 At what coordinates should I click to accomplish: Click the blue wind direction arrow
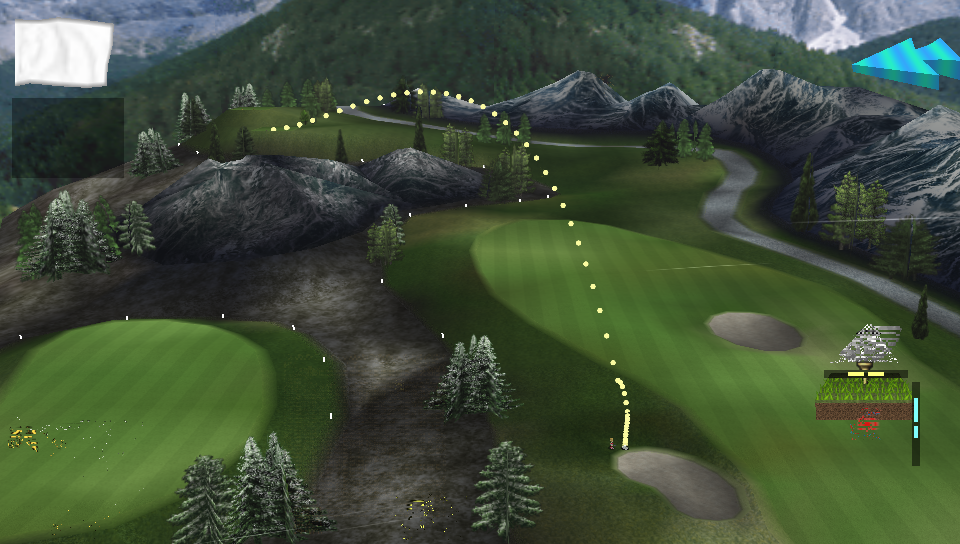click(908, 61)
